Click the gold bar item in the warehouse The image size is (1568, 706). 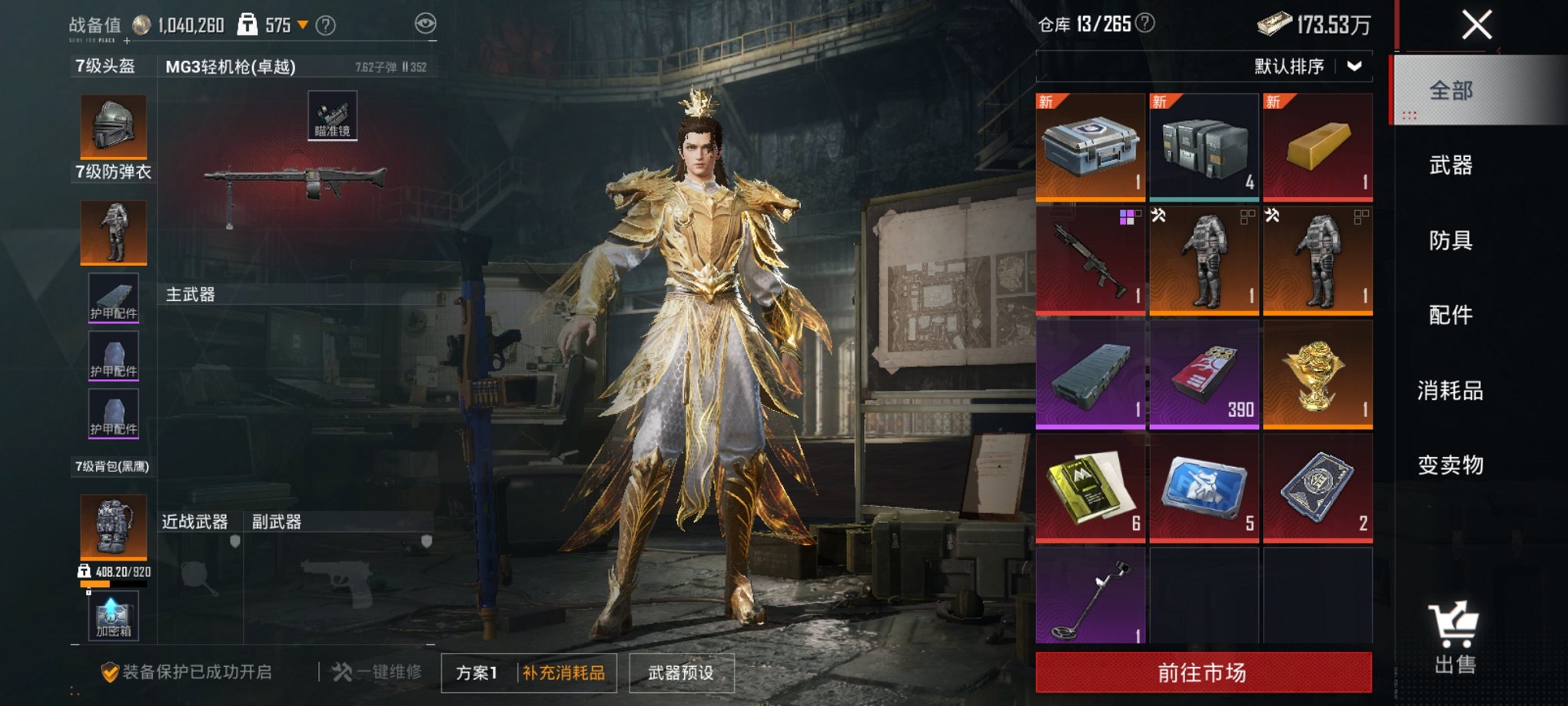pos(1317,146)
